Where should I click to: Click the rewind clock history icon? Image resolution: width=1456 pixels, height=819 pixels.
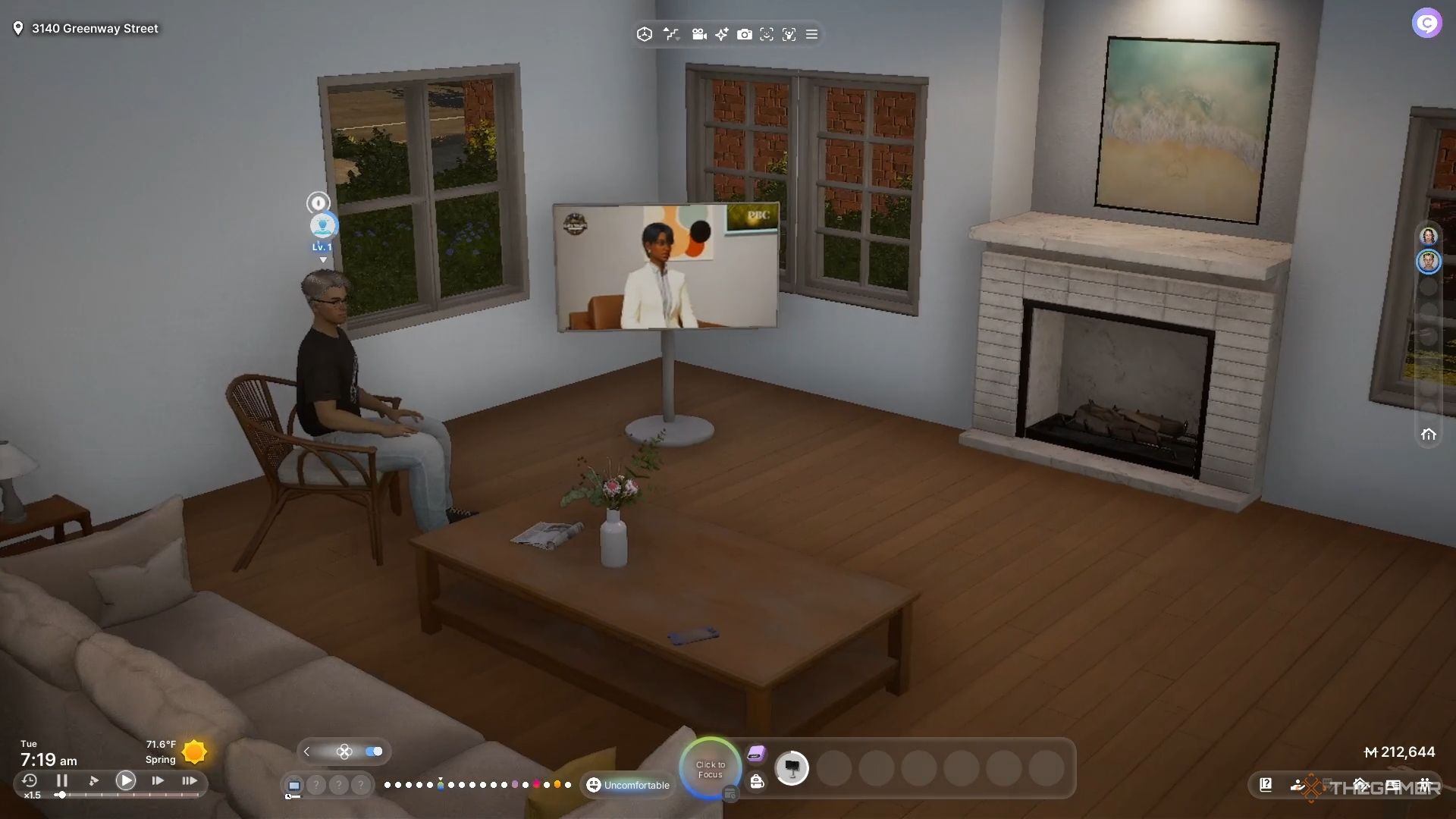(x=30, y=780)
